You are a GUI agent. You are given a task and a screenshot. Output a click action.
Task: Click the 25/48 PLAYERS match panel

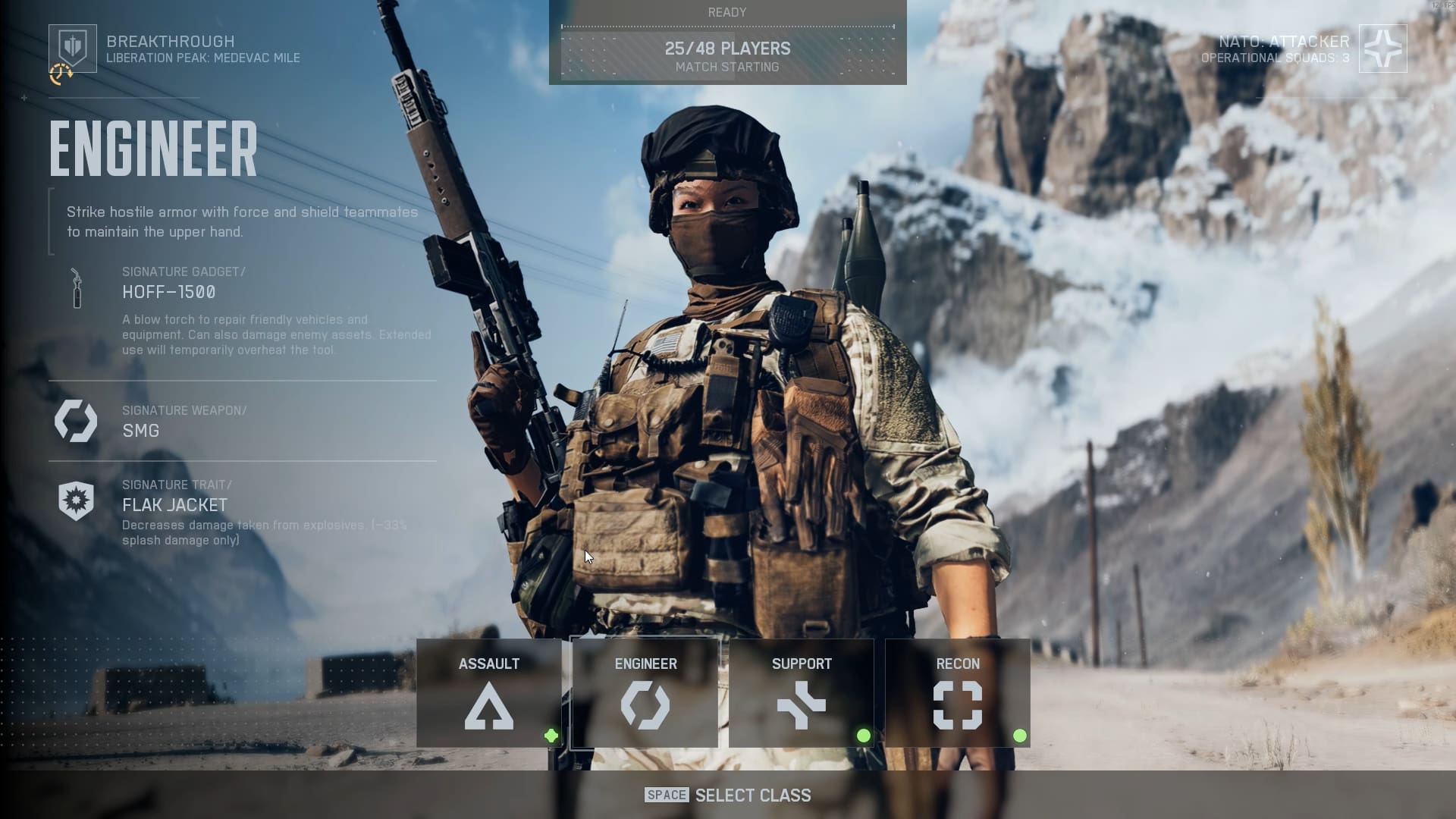(x=727, y=49)
